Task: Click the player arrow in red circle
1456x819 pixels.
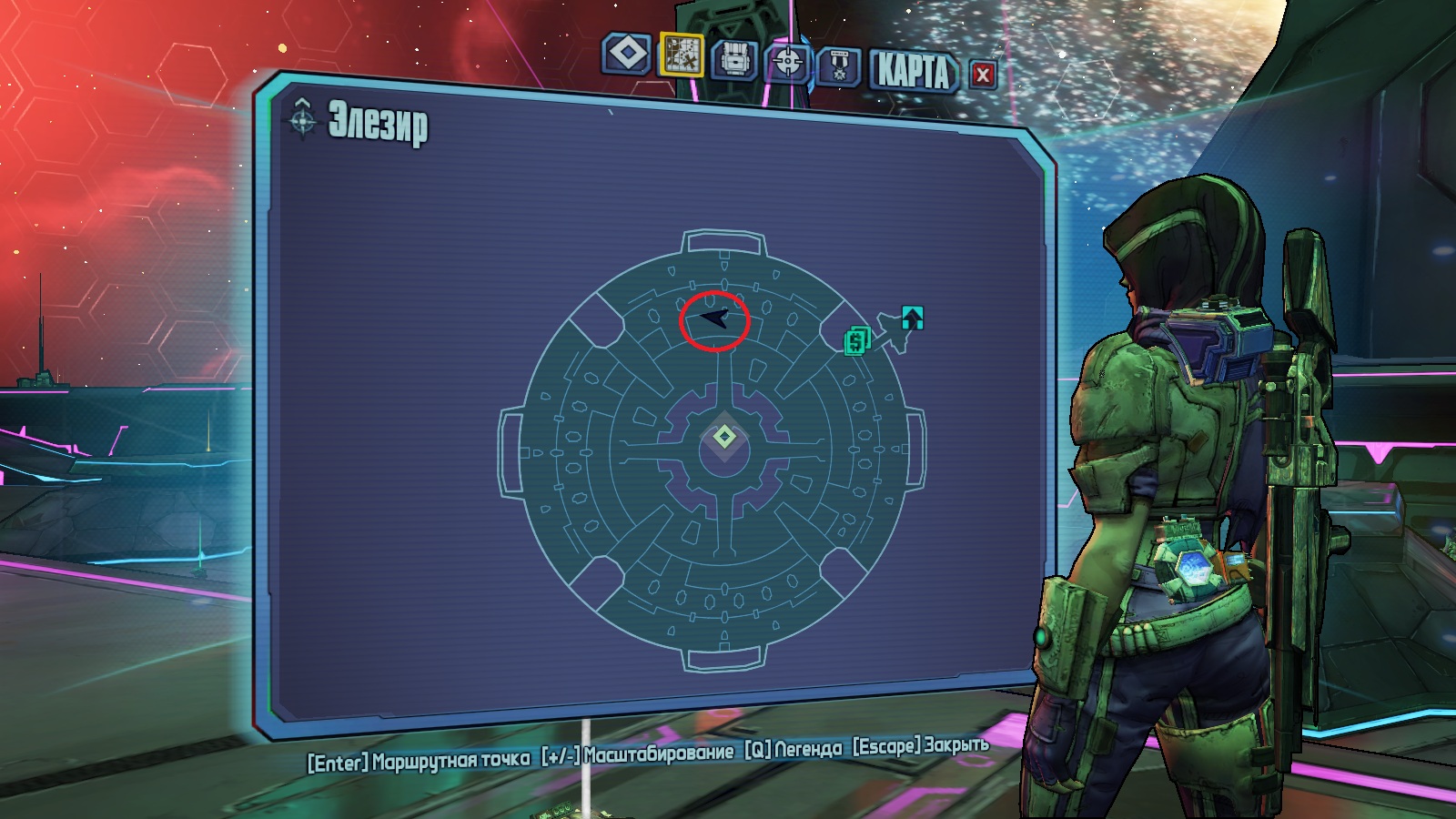Action: click(x=715, y=318)
